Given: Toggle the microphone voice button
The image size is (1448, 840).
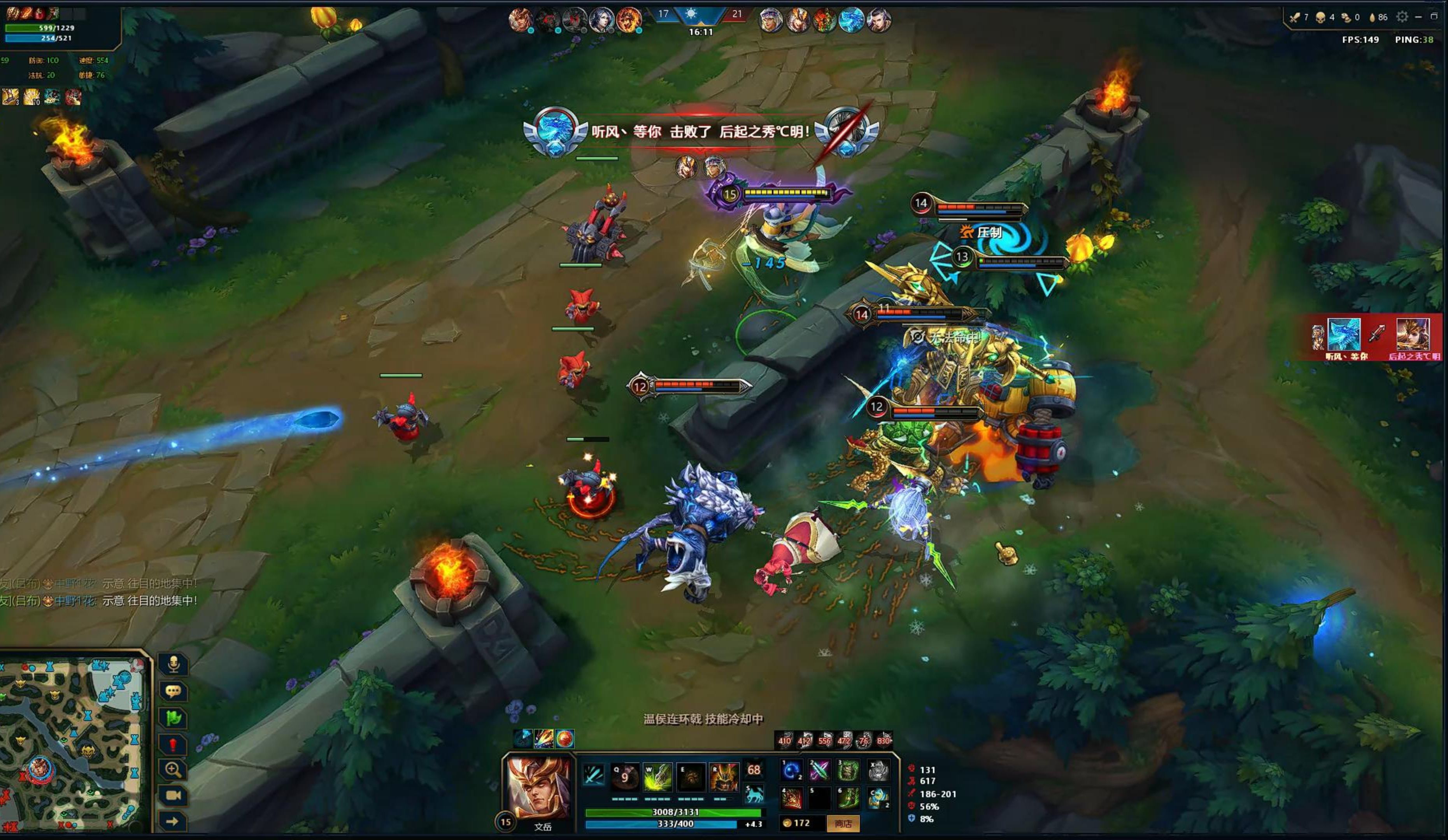Looking at the screenshot, I should (173, 664).
